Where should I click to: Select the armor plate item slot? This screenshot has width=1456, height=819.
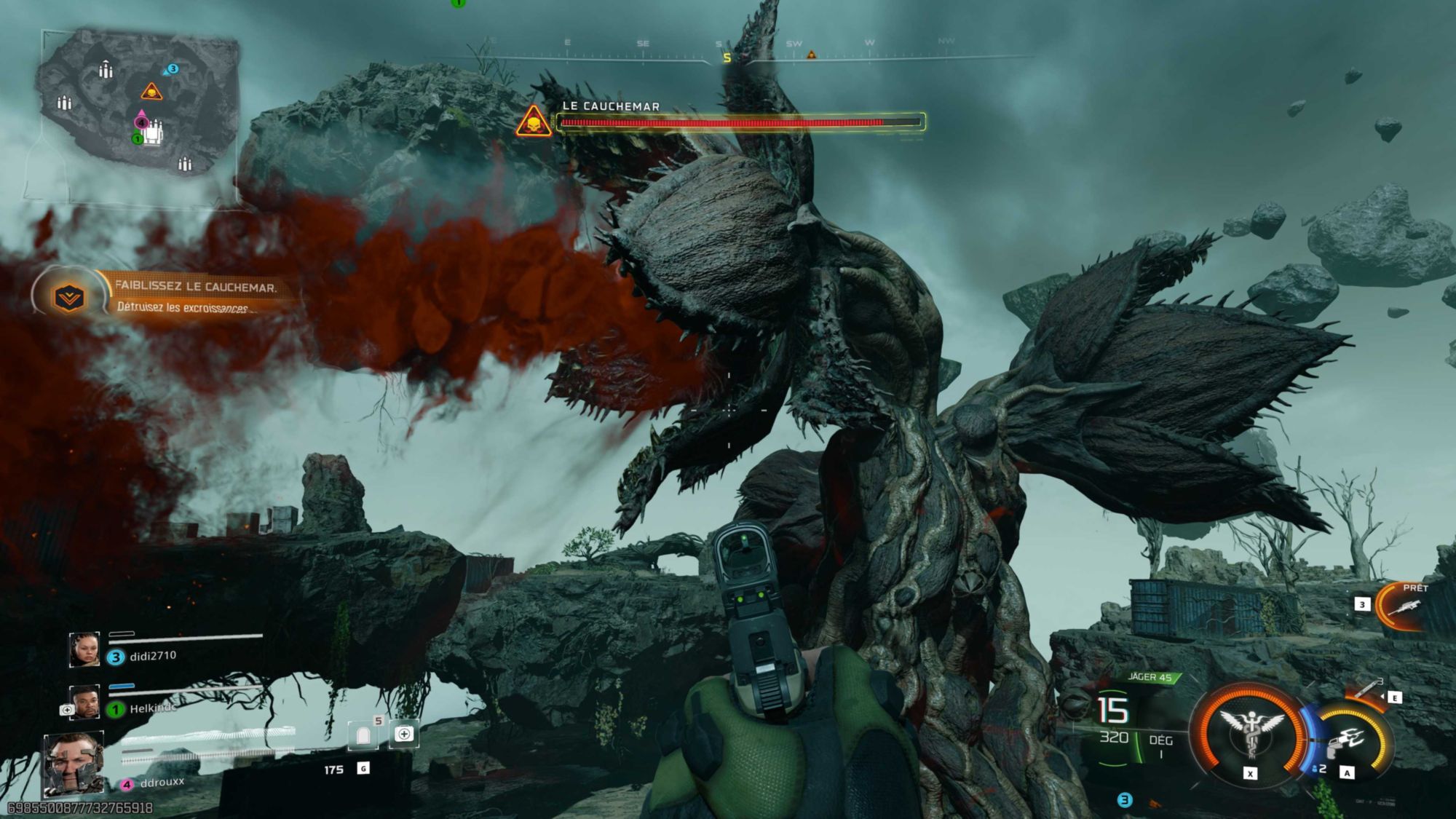[x=363, y=737]
